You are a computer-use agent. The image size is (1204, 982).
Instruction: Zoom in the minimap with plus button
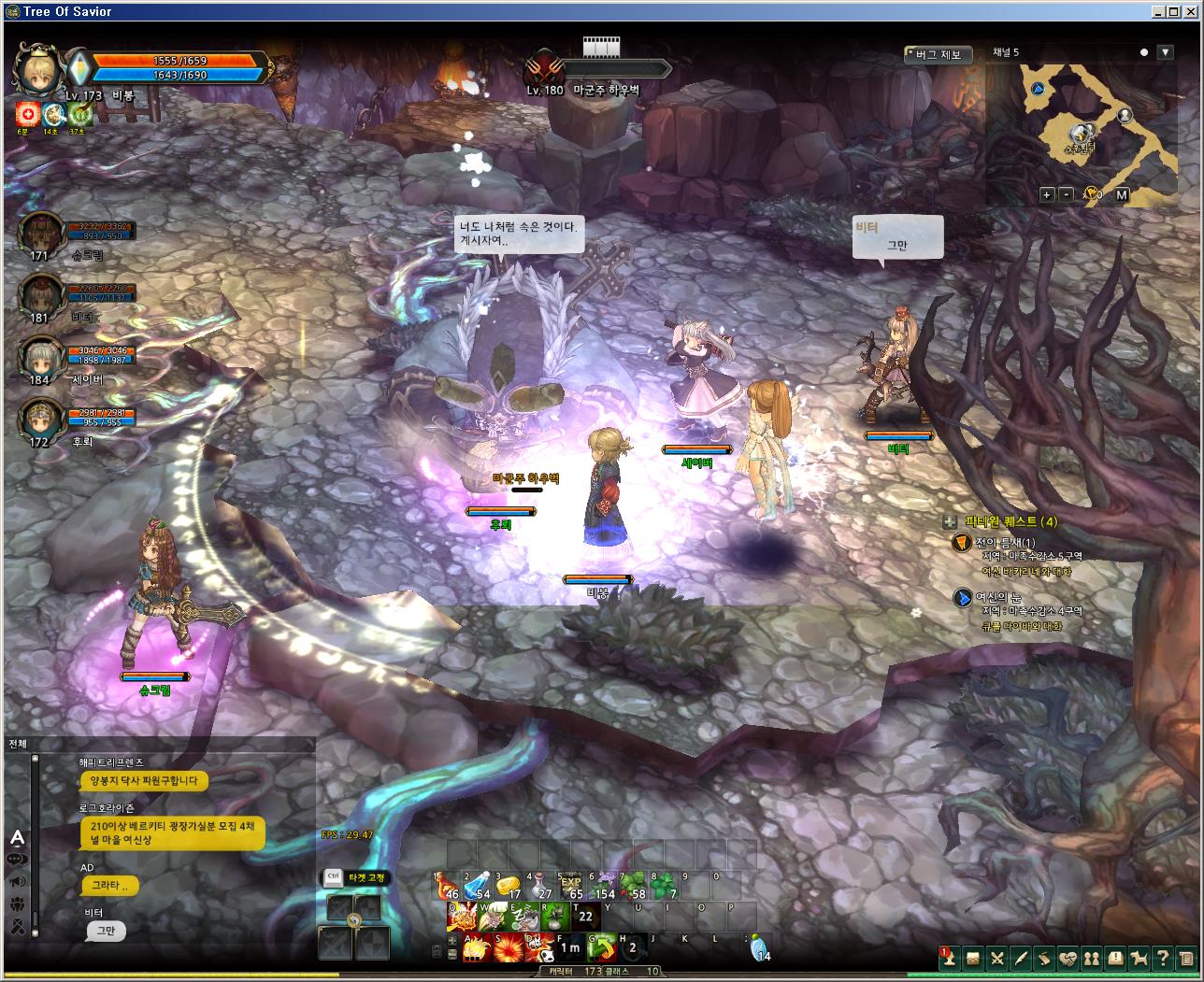point(1048,194)
